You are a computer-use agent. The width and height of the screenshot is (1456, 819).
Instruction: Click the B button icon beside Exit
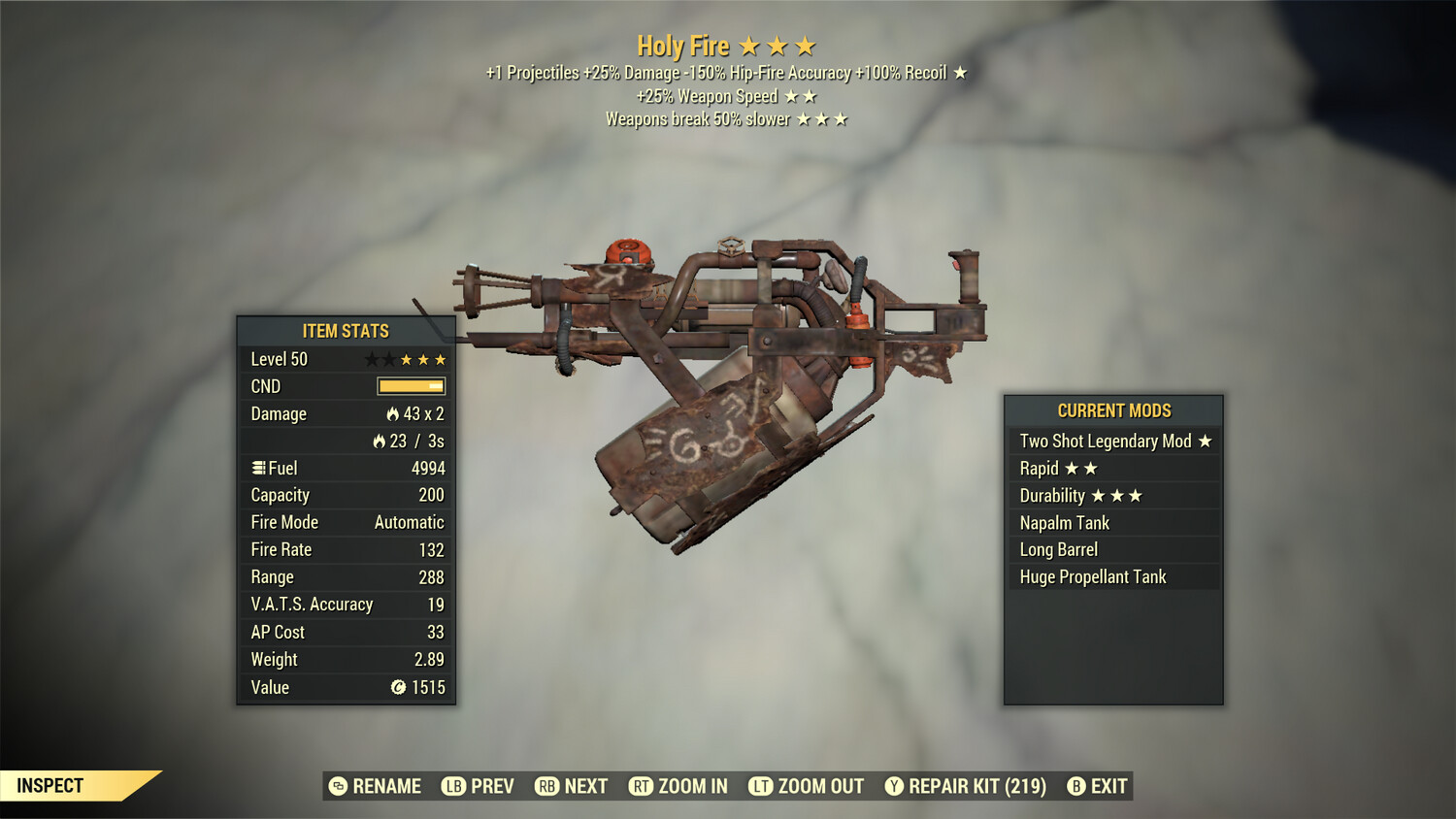[x=1075, y=786]
